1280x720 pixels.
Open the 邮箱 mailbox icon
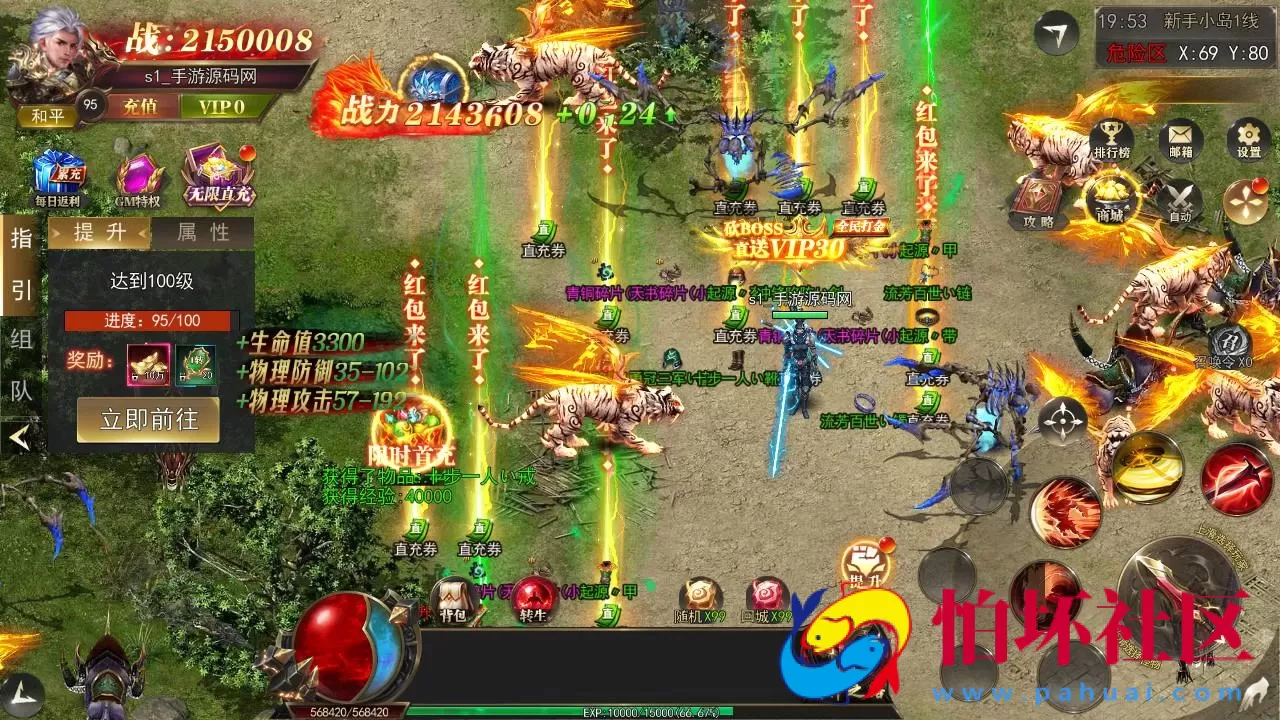point(1180,138)
